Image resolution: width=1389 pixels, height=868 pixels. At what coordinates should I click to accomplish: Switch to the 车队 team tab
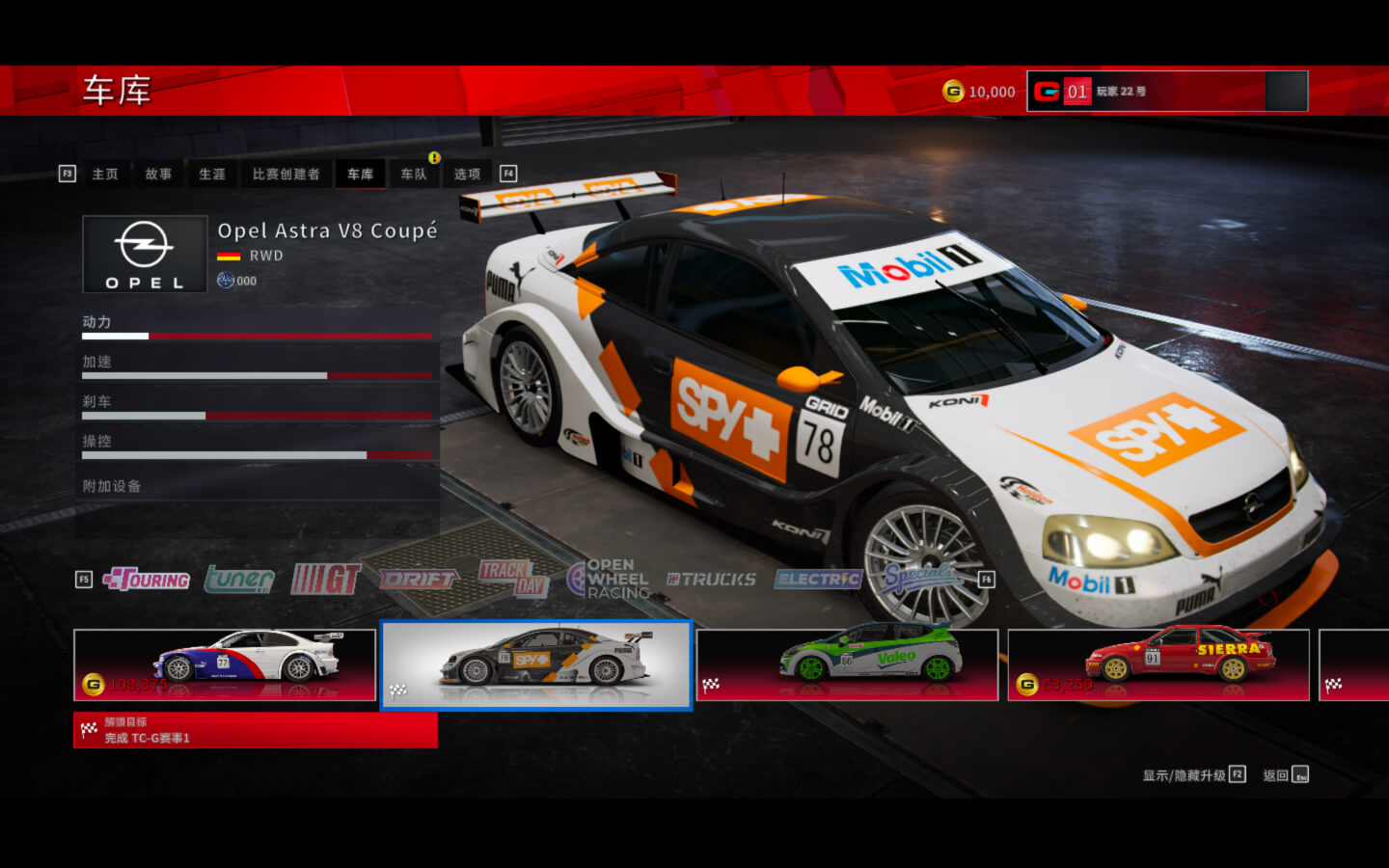(x=414, y=175)
